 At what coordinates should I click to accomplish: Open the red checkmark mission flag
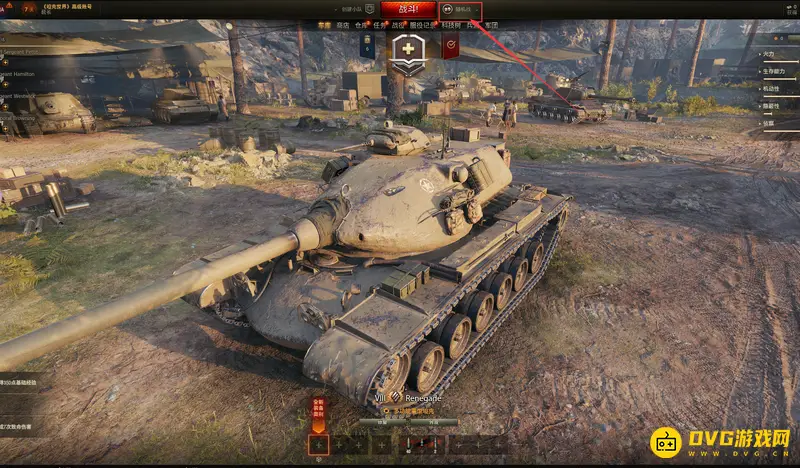coord(450,45)
